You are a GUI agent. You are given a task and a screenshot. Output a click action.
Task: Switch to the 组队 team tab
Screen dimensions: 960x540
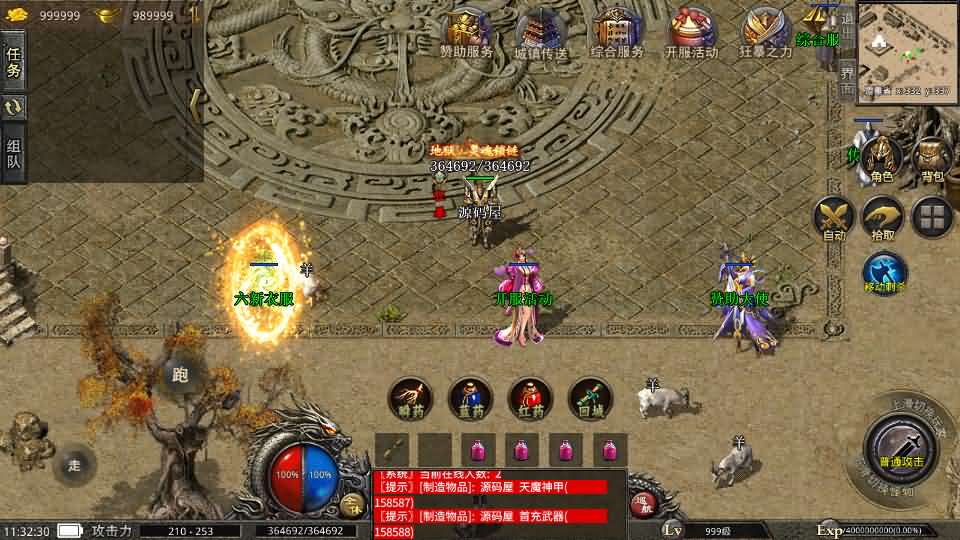pos(14,153)
